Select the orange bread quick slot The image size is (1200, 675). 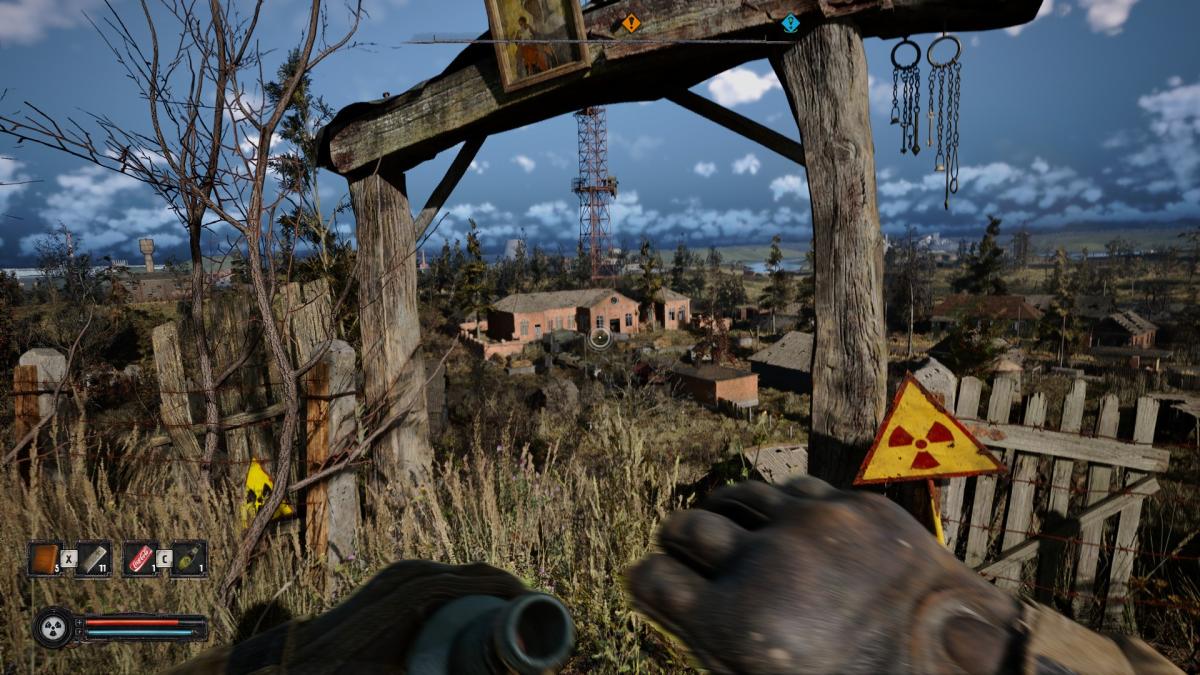pyautogui.click(x=44, y=558)
